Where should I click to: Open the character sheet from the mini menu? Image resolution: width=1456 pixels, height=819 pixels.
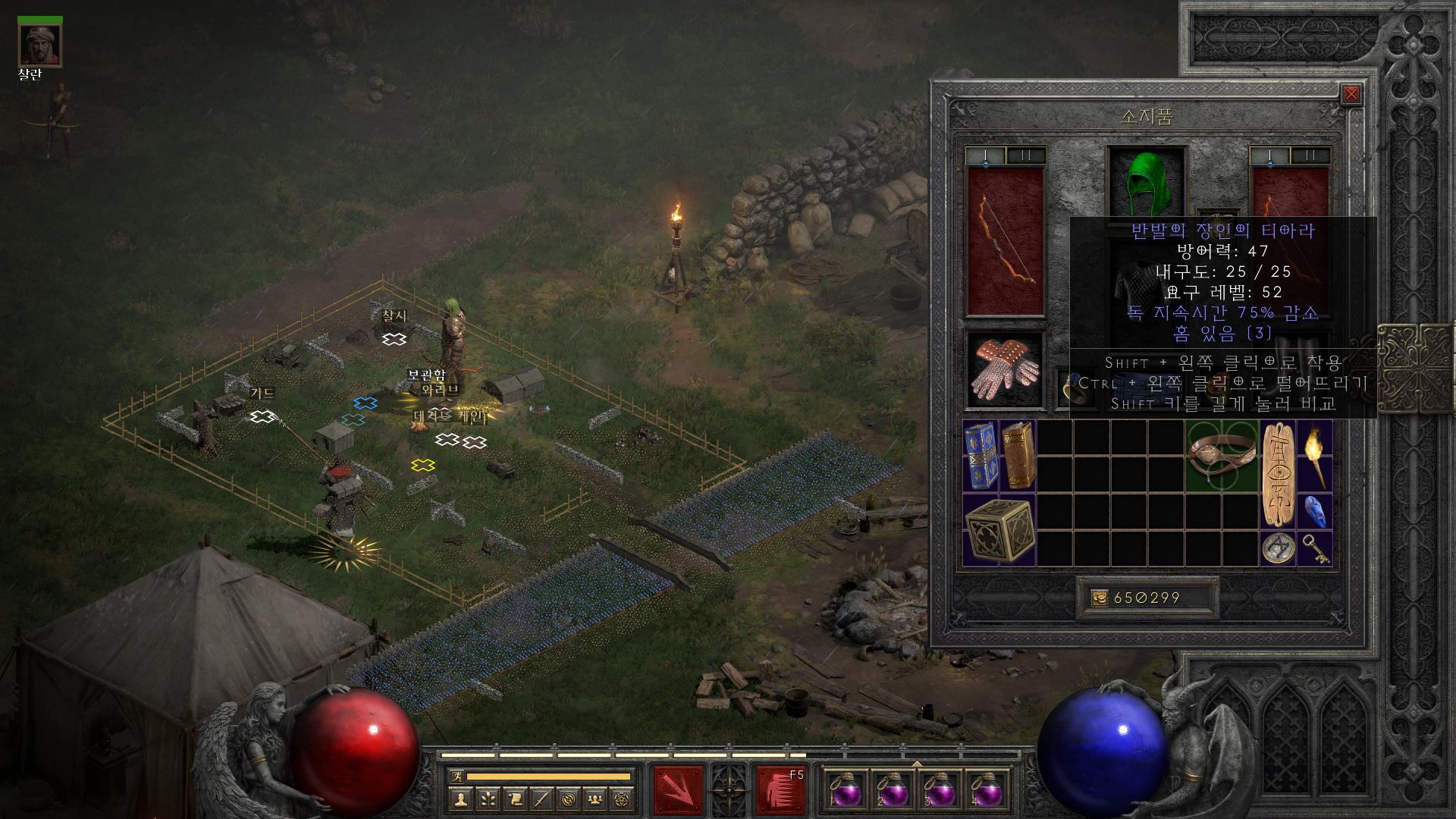[461, 799]
